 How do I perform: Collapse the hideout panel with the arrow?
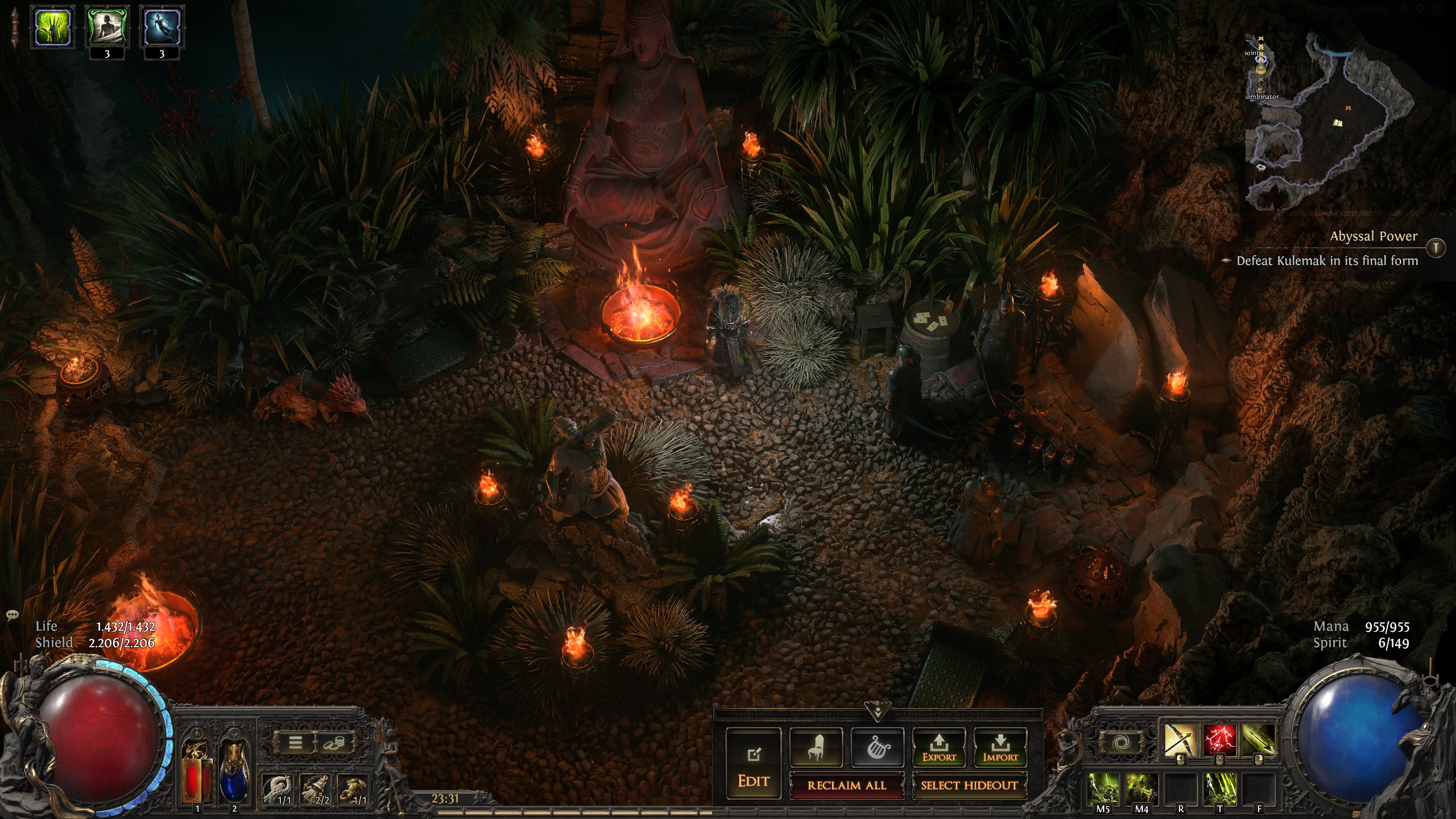point(877,711)
